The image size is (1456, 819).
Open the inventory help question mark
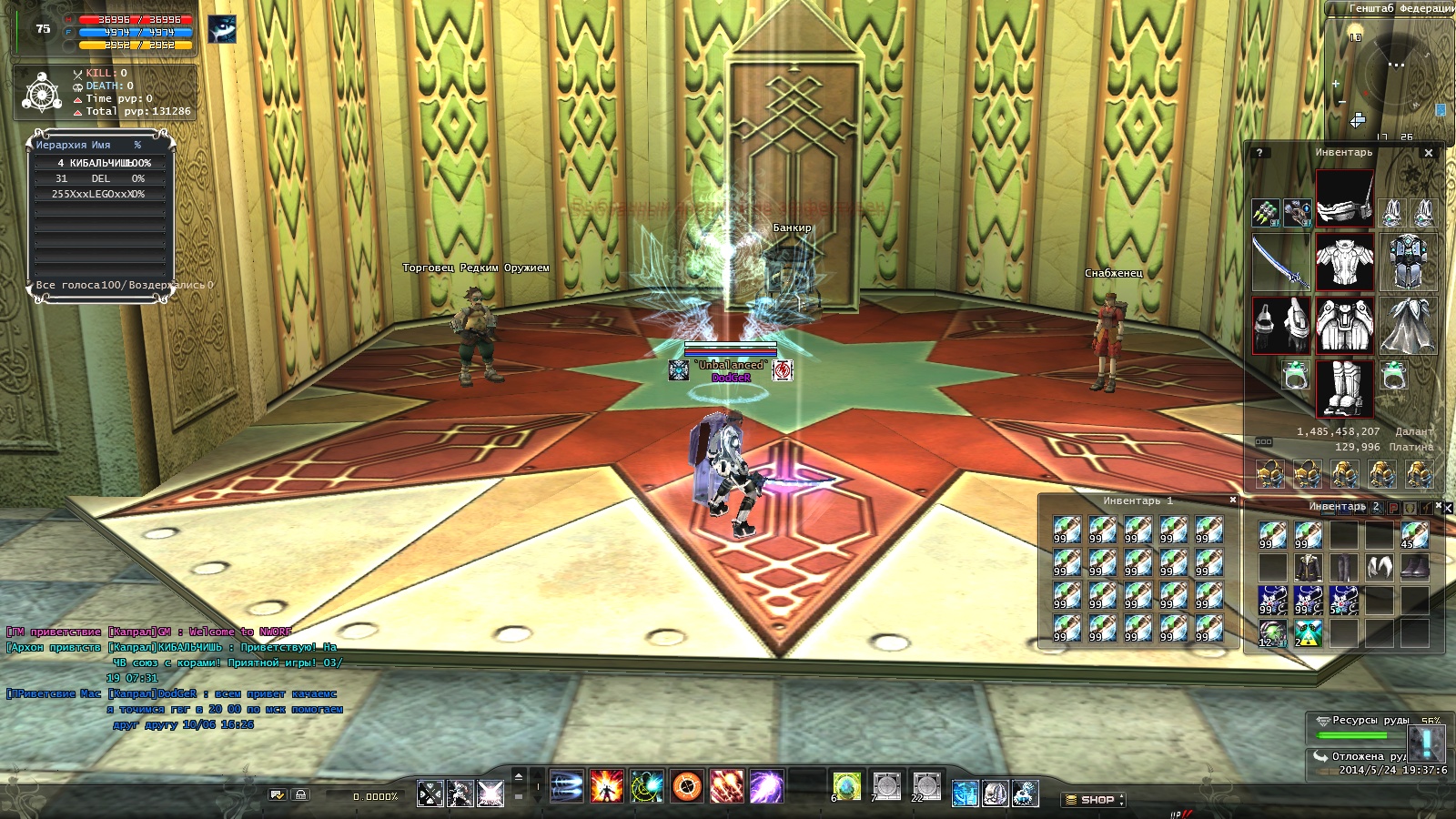[1259, 153]
